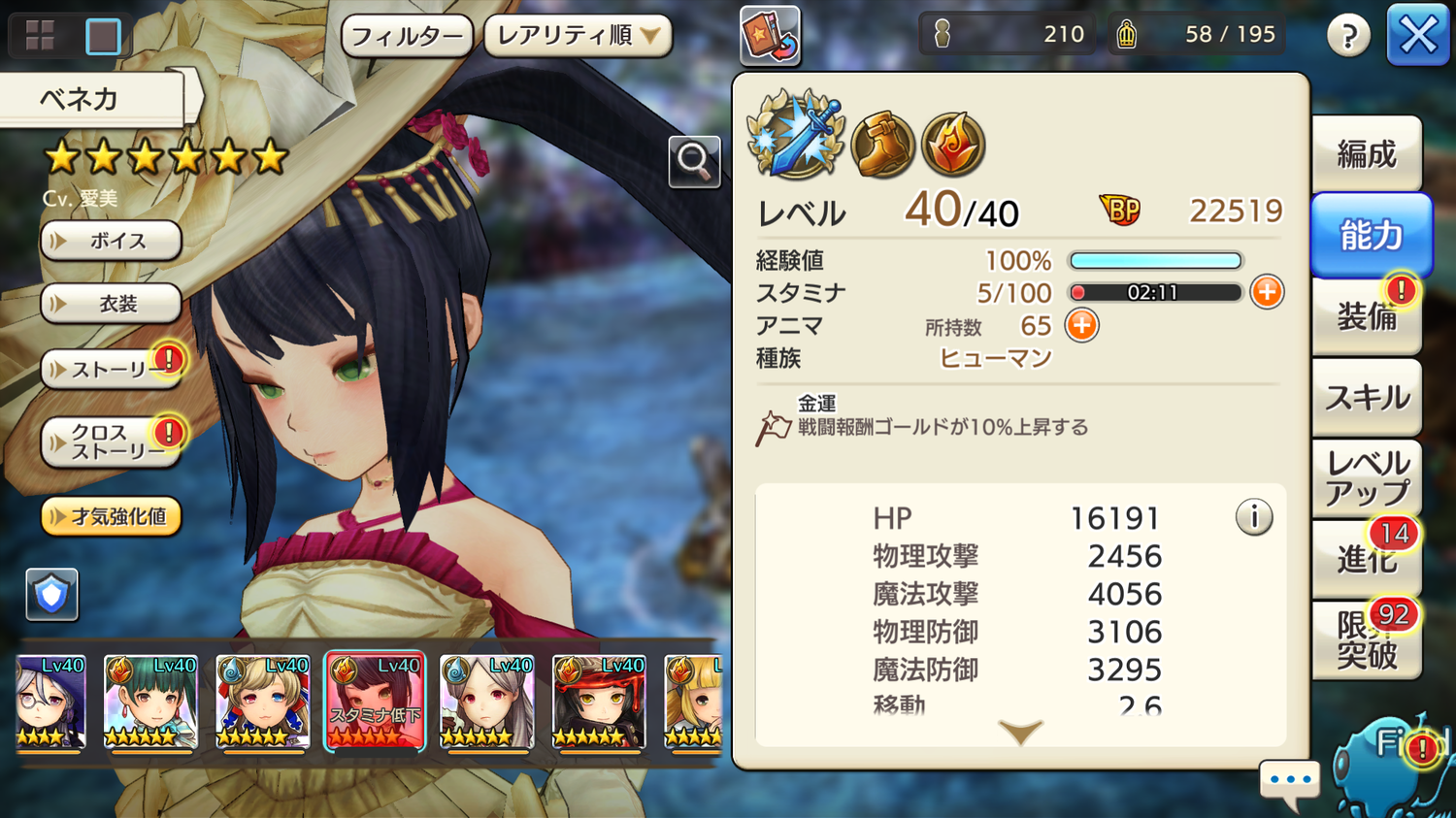Show 才気強化値 details
The image size is (1456, 818).
coord(111,516)
